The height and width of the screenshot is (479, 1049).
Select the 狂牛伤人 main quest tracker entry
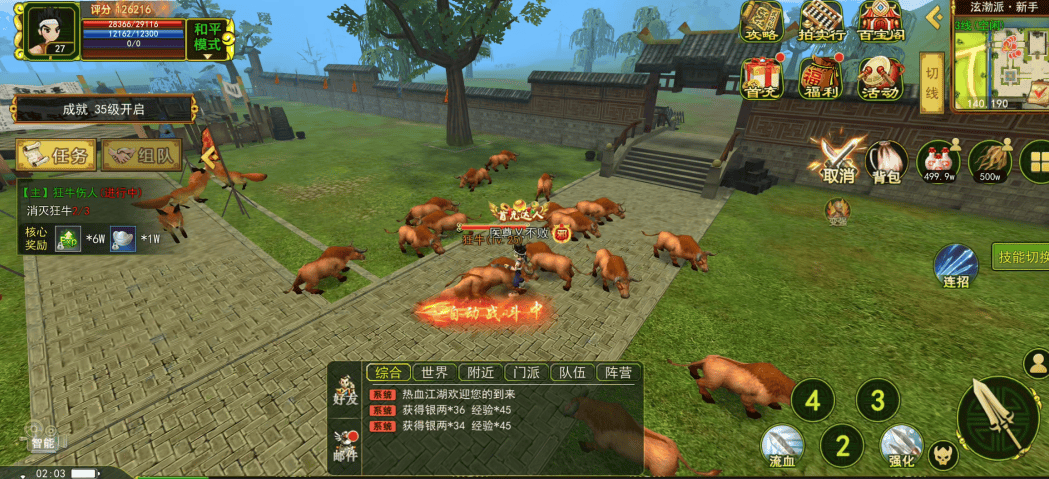pyautogui.click(x=85, y=192)
